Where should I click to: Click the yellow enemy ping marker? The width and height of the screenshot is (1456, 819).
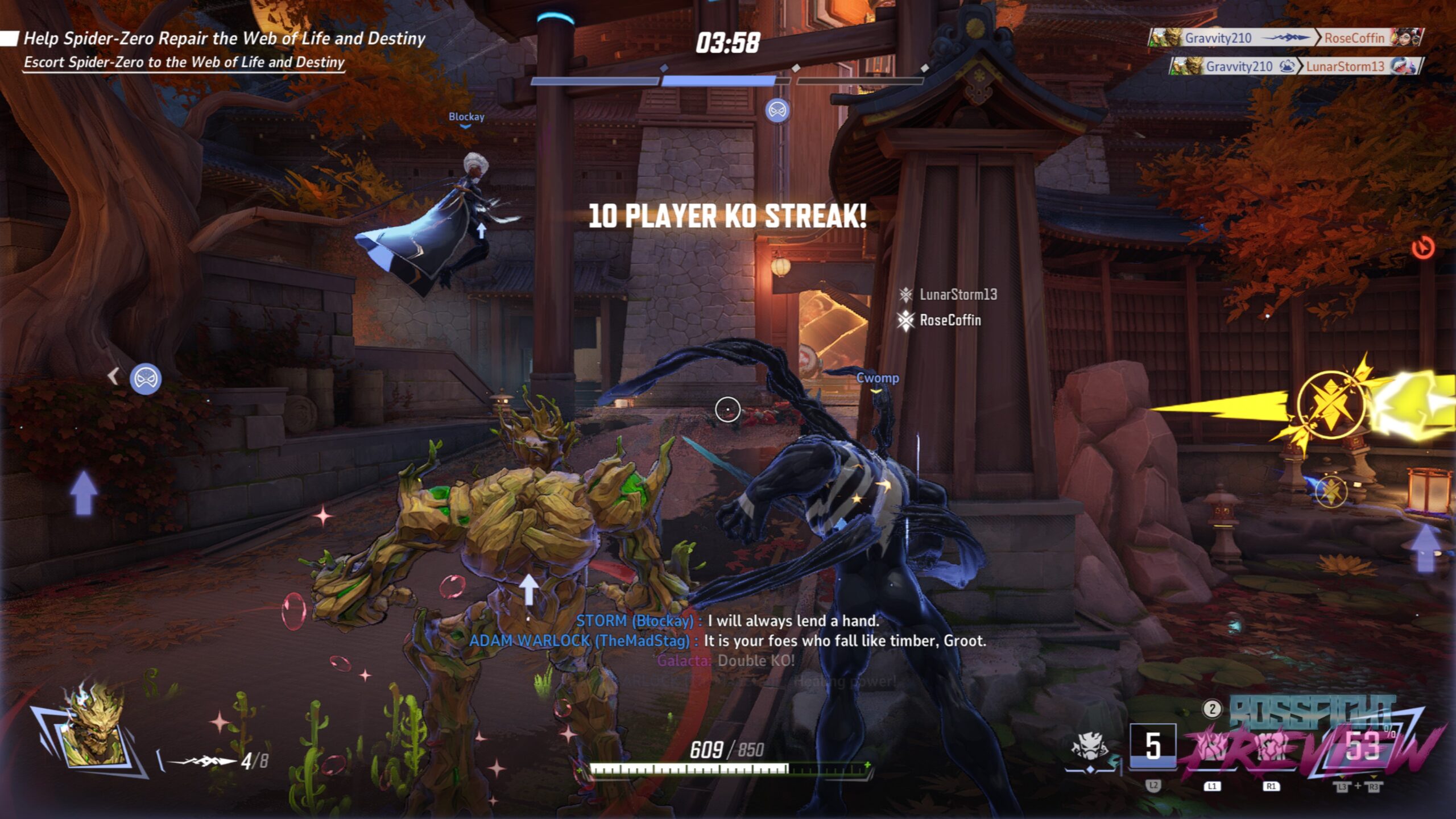1331,404
